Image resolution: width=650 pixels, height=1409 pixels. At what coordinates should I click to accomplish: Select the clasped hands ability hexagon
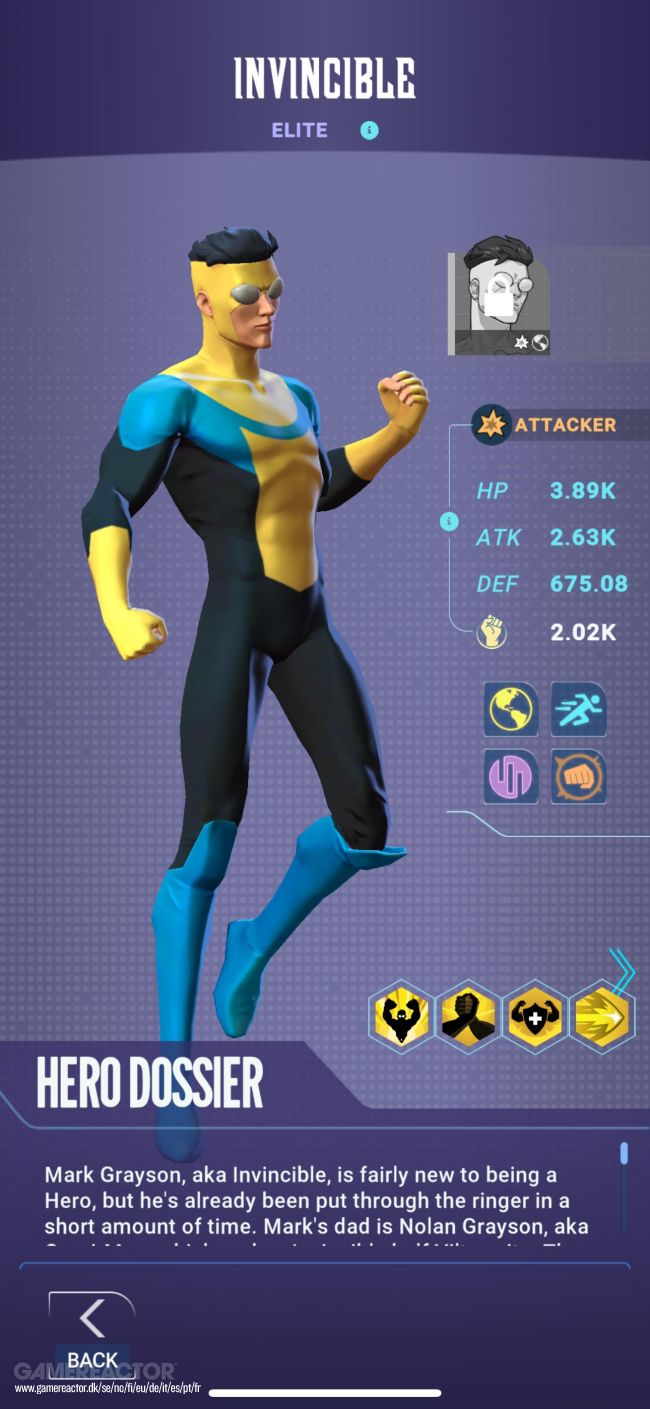click(469, 1015)
